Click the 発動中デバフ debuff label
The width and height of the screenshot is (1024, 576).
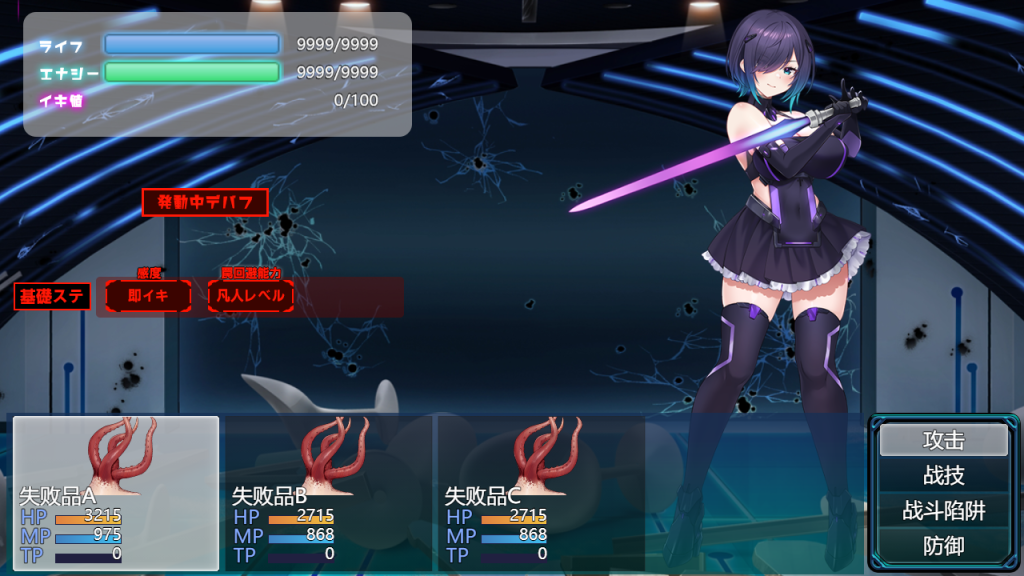pyautogui.click(x=205, y=202)
